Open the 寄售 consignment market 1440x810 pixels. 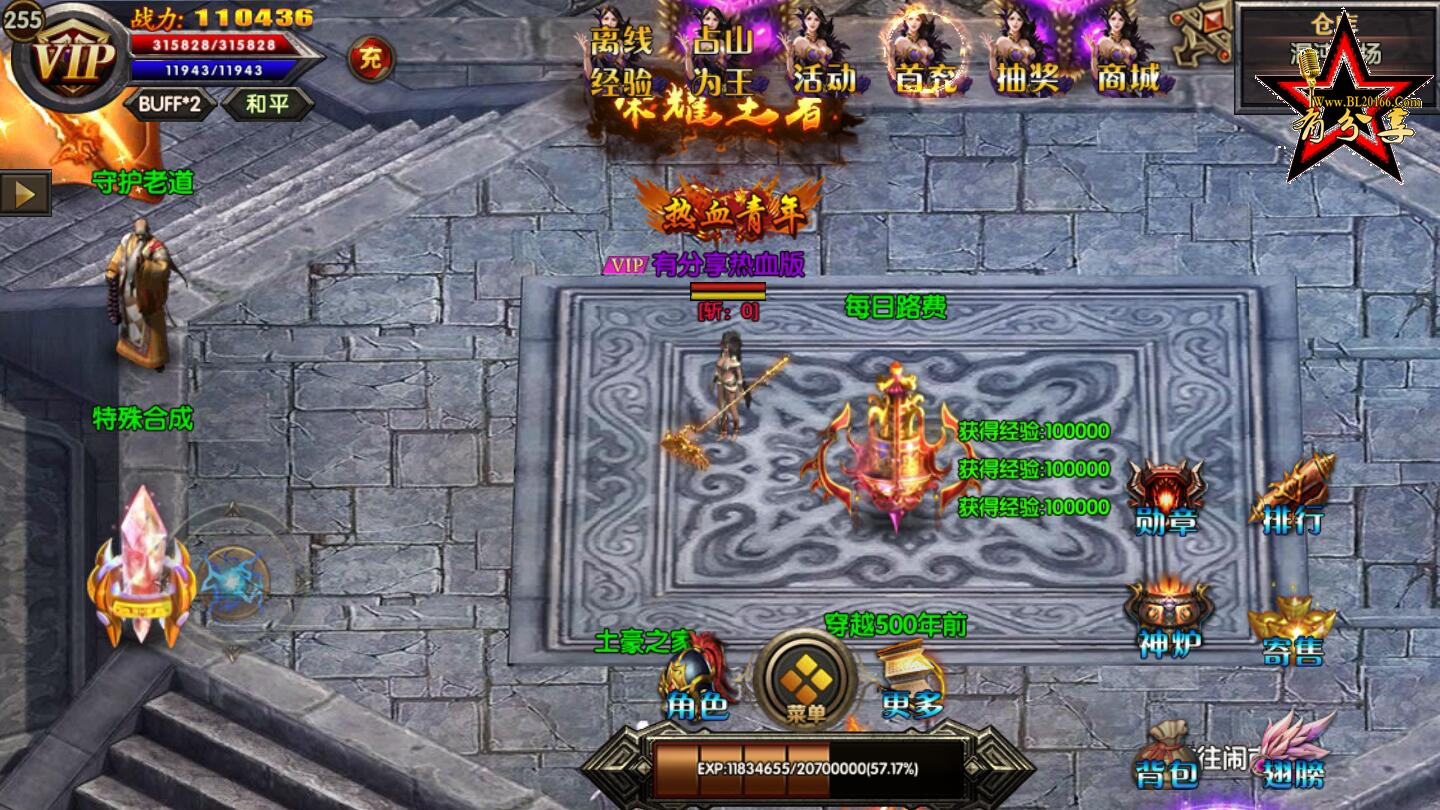coord(1292,630)
